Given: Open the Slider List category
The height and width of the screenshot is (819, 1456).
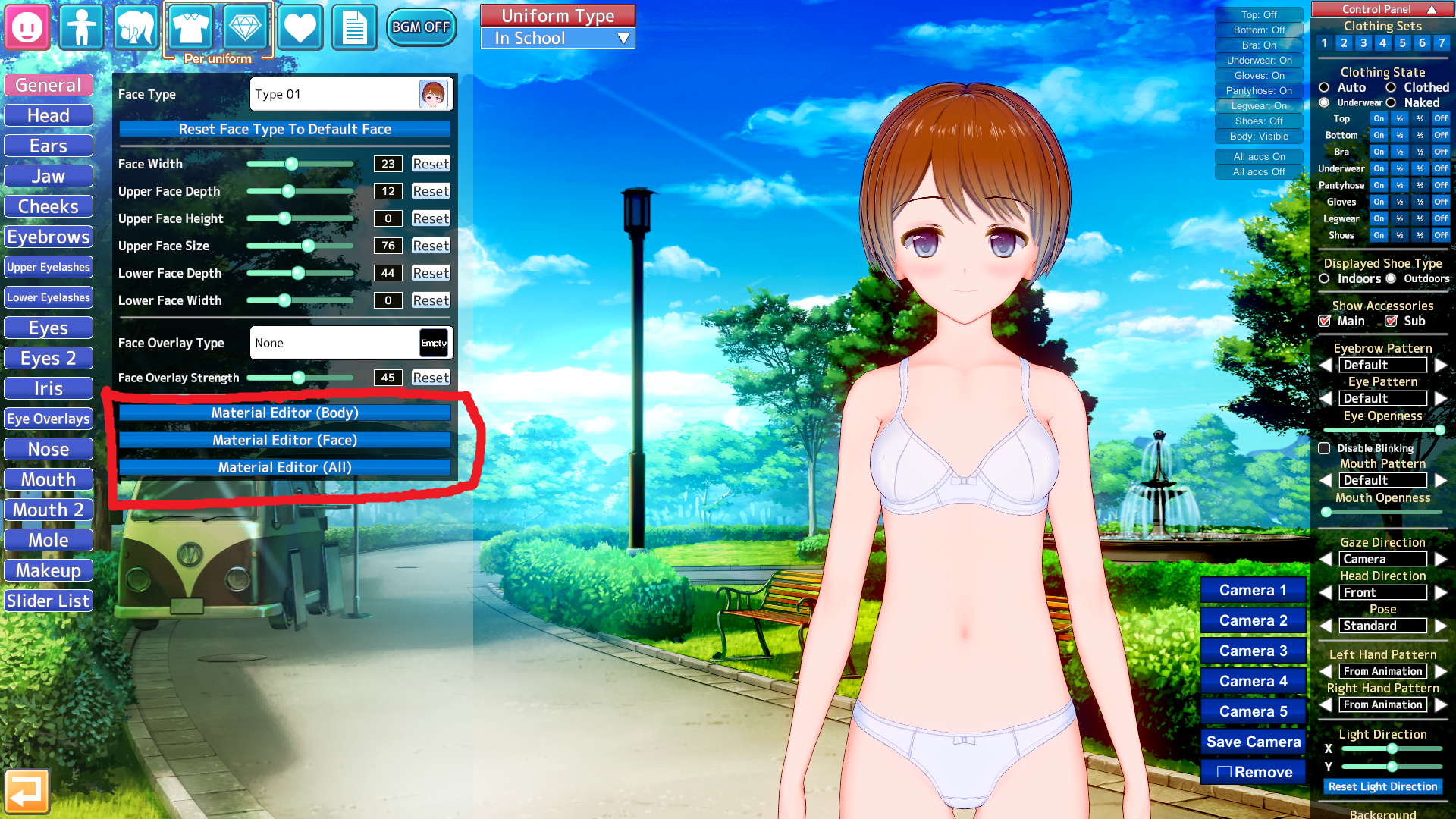Looking at the screenshot, I should pos(49,601).
